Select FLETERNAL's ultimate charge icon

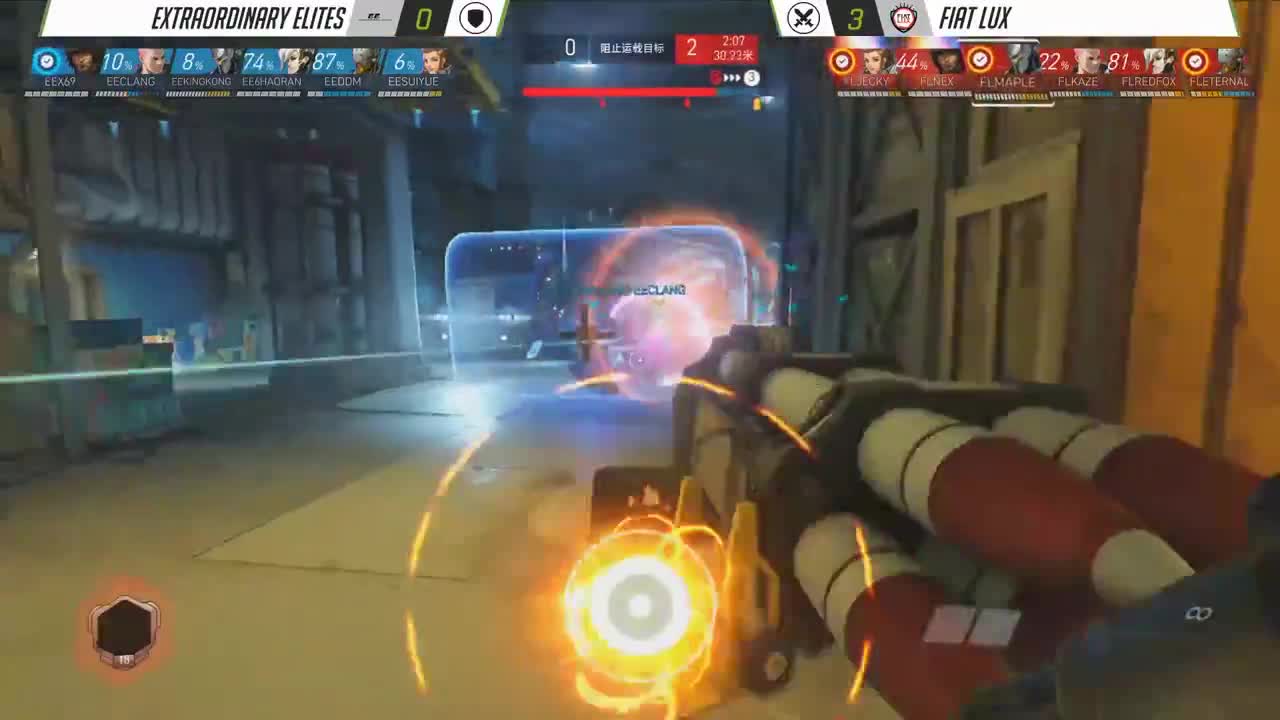tap(1196, 60)
